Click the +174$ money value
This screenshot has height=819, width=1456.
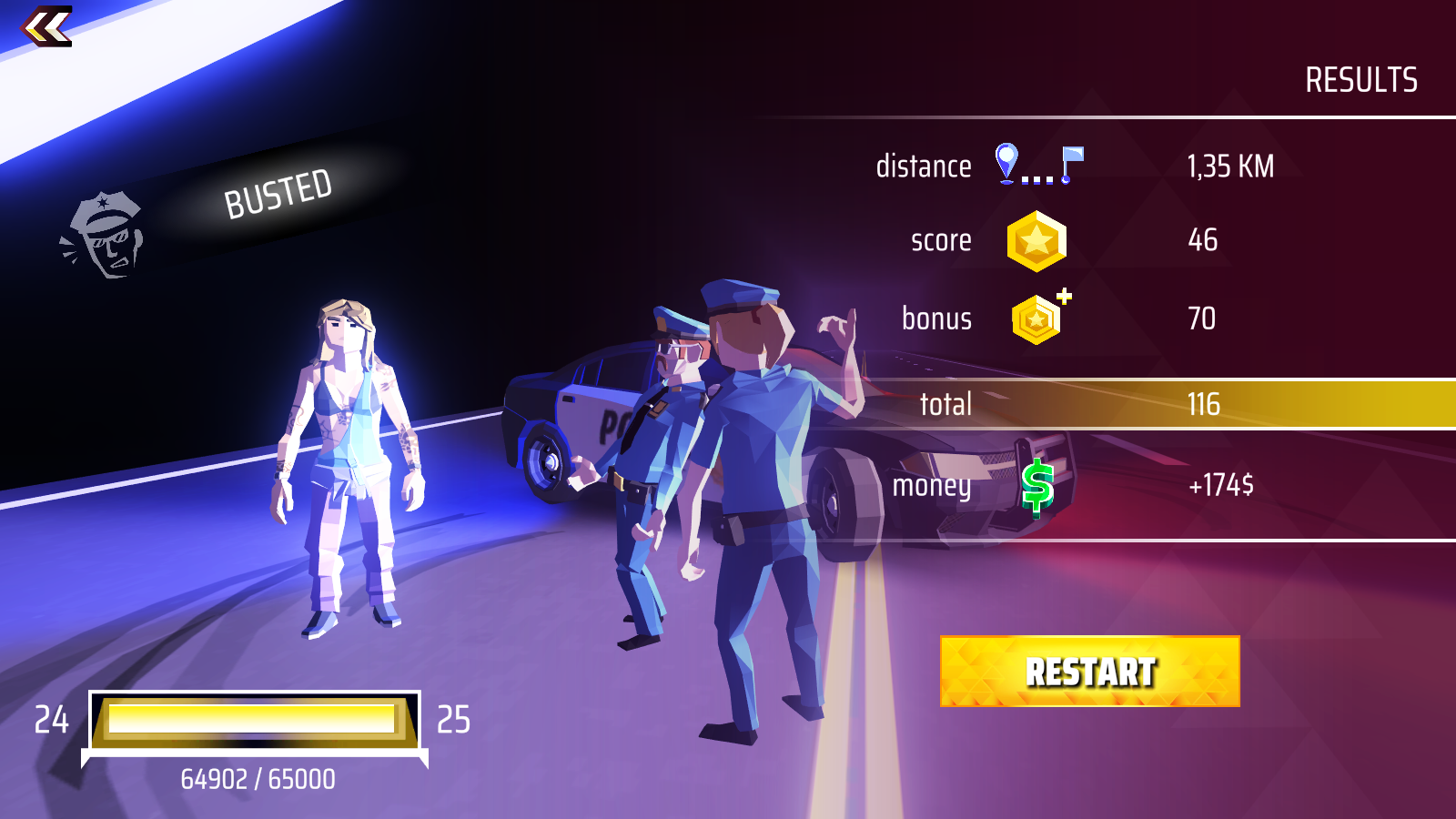(1220, 487)
